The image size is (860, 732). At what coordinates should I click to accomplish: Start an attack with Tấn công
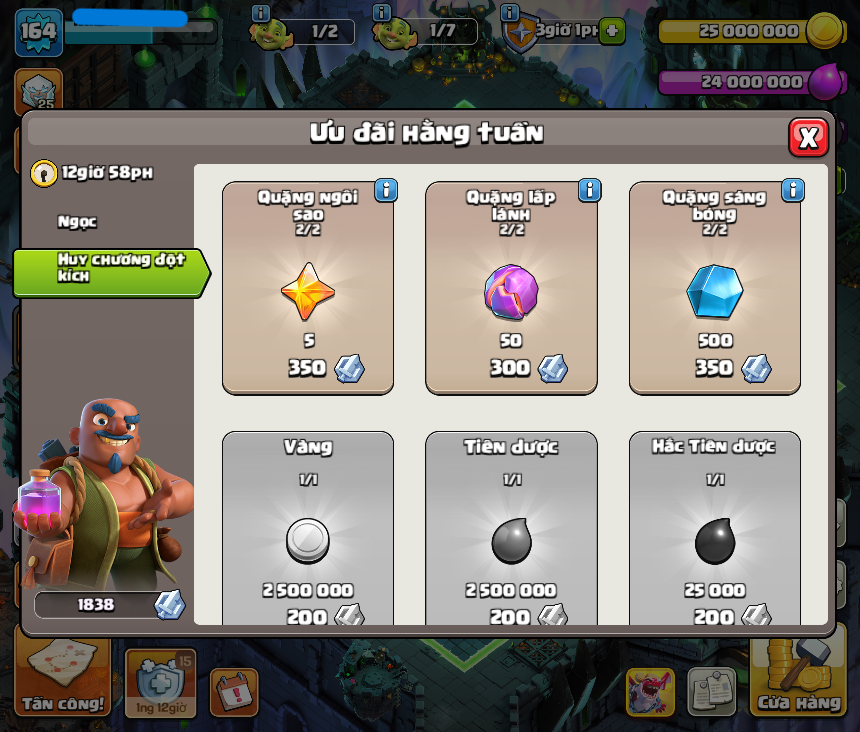(x=64, y=682)
